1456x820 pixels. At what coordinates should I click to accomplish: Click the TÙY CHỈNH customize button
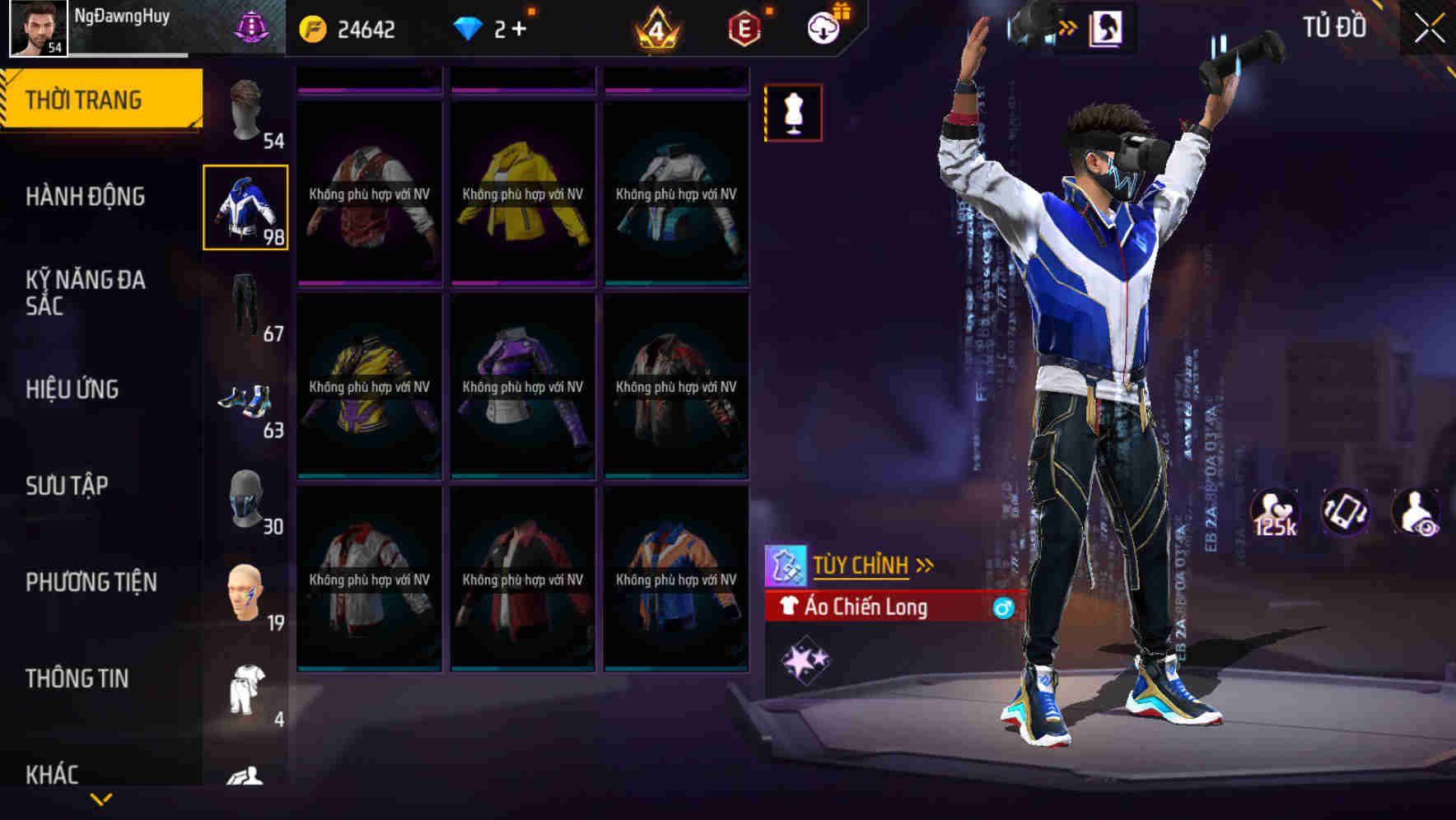pos(863,565)
